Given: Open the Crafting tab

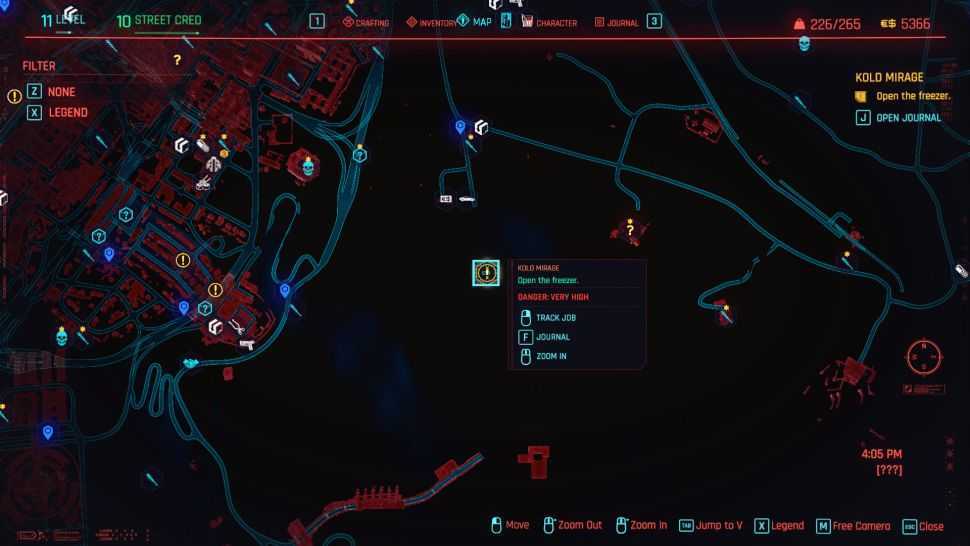Looking at the screenshot, I should point(366,22).
